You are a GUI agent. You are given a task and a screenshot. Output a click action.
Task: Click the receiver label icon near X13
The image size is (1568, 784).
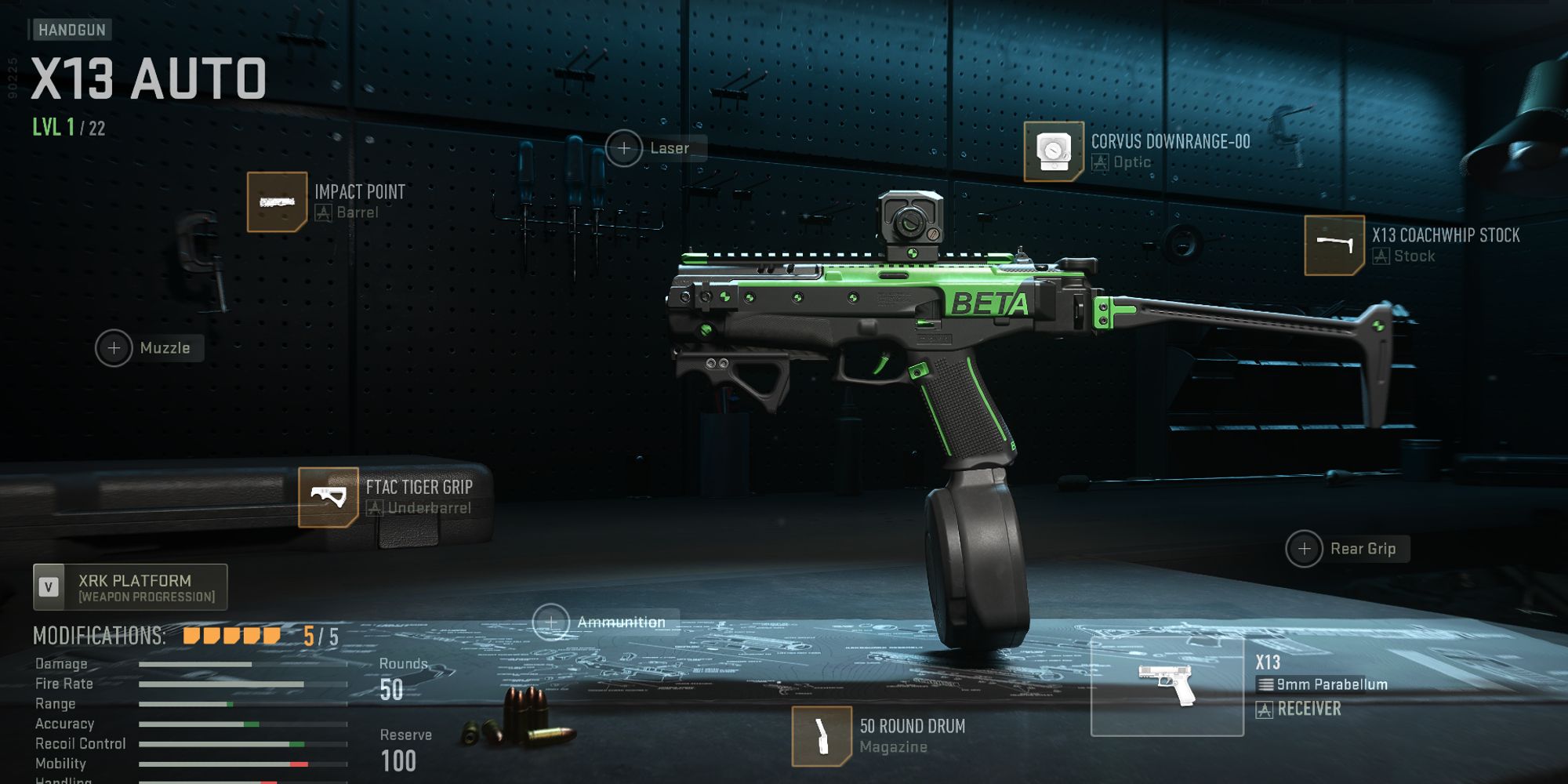click(x=1264, y=710)
